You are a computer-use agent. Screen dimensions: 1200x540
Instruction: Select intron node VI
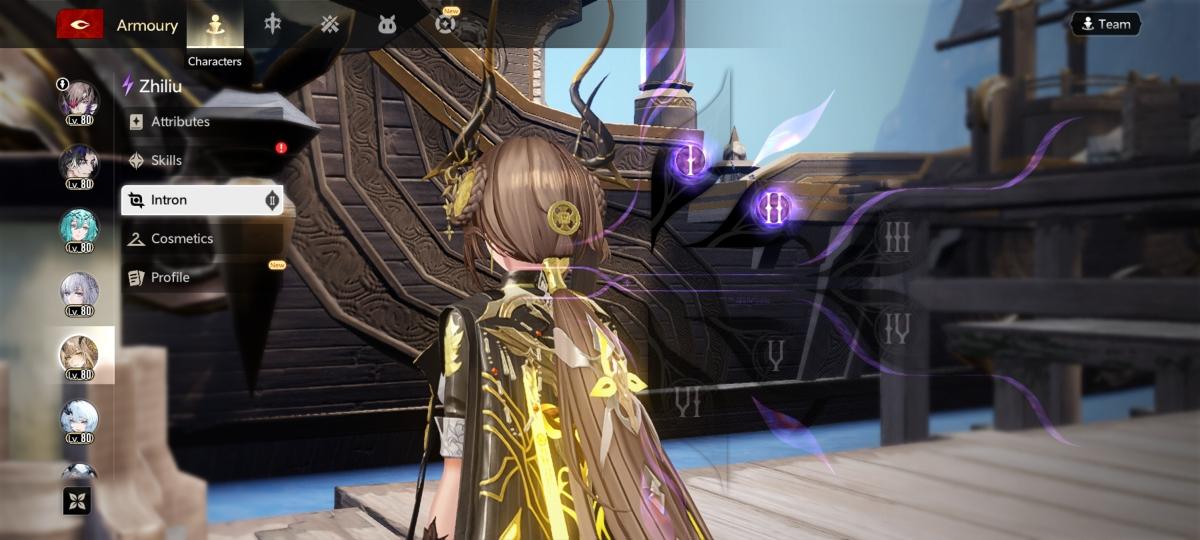pos(687,401)
